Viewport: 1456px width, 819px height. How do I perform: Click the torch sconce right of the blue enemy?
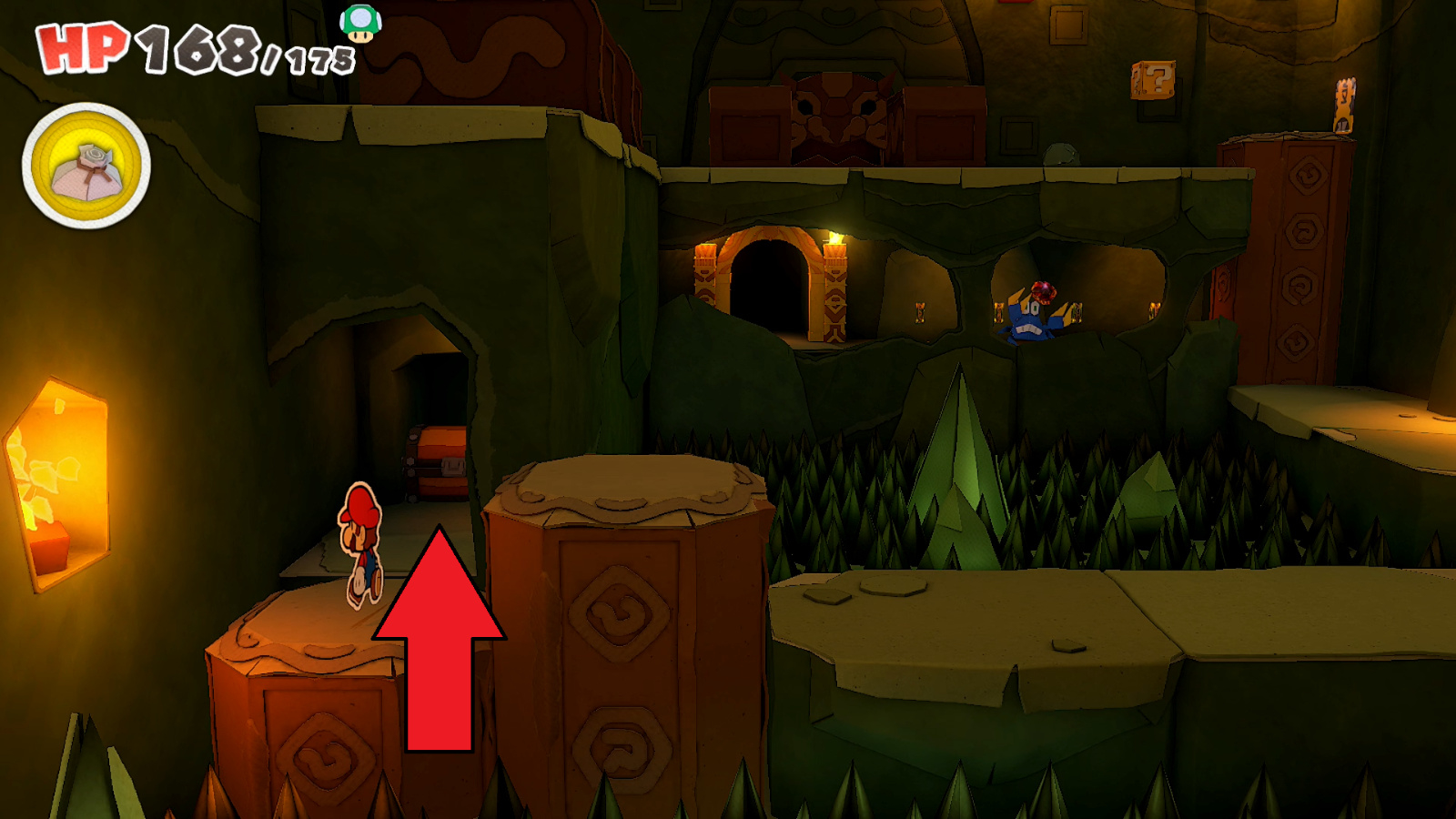click(x=1079, y=314)
